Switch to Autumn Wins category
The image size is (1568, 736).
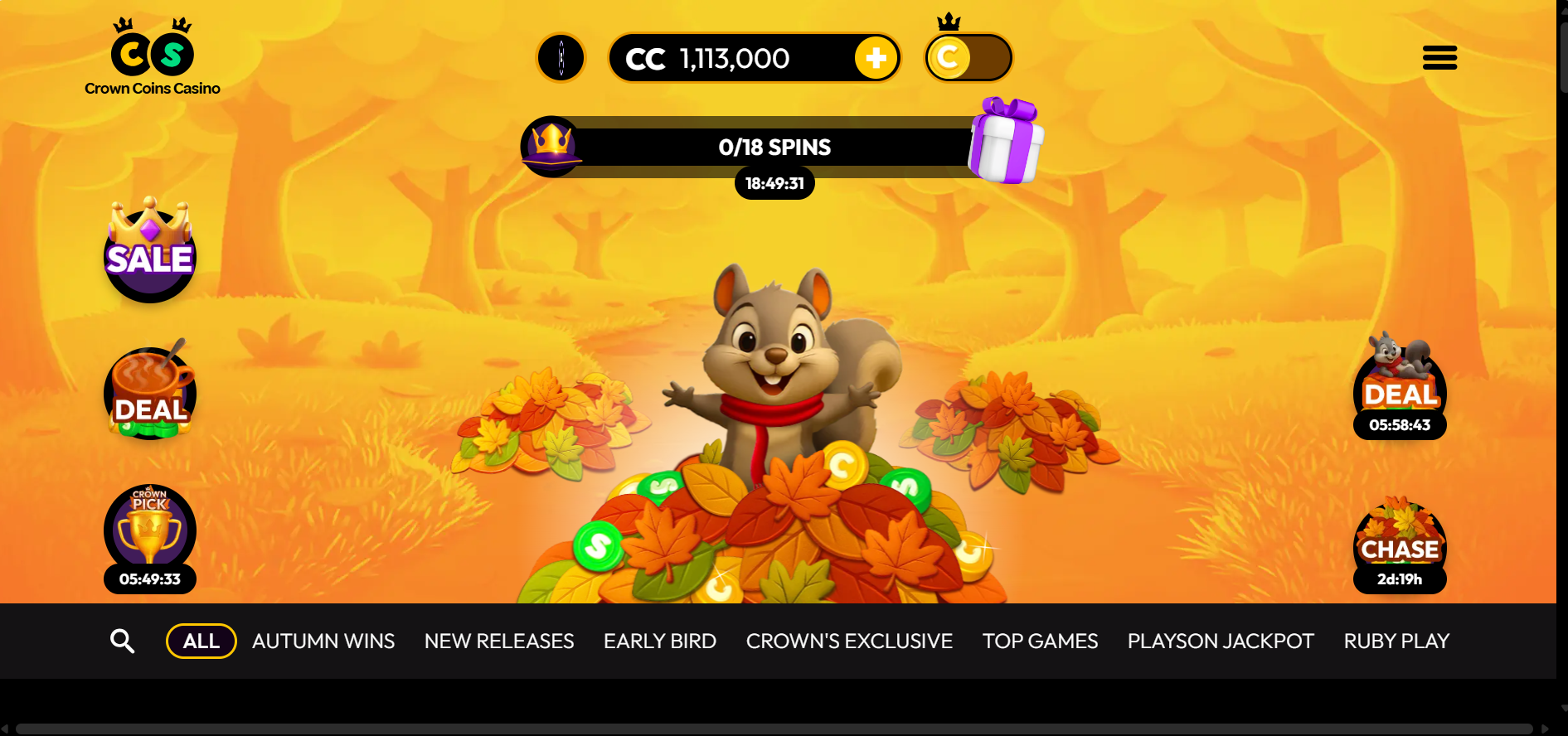323,641
